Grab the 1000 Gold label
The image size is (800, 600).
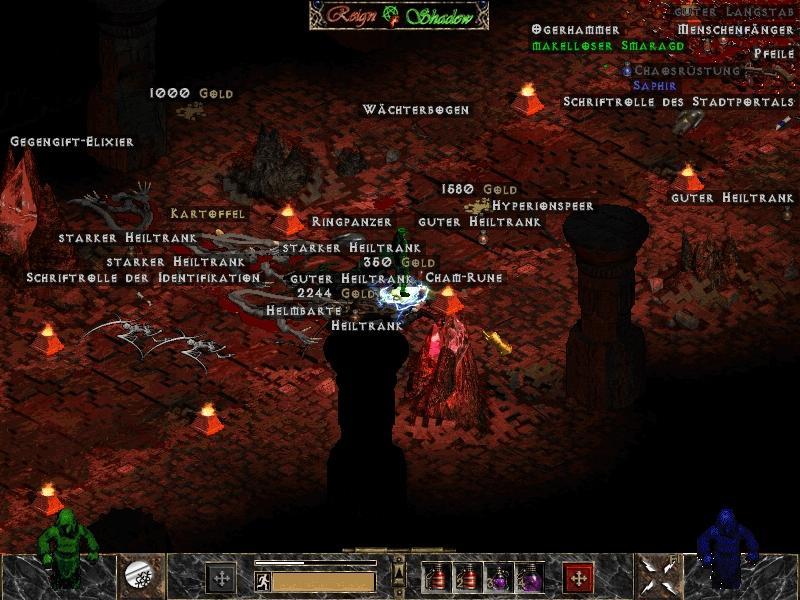click(191, 93)
